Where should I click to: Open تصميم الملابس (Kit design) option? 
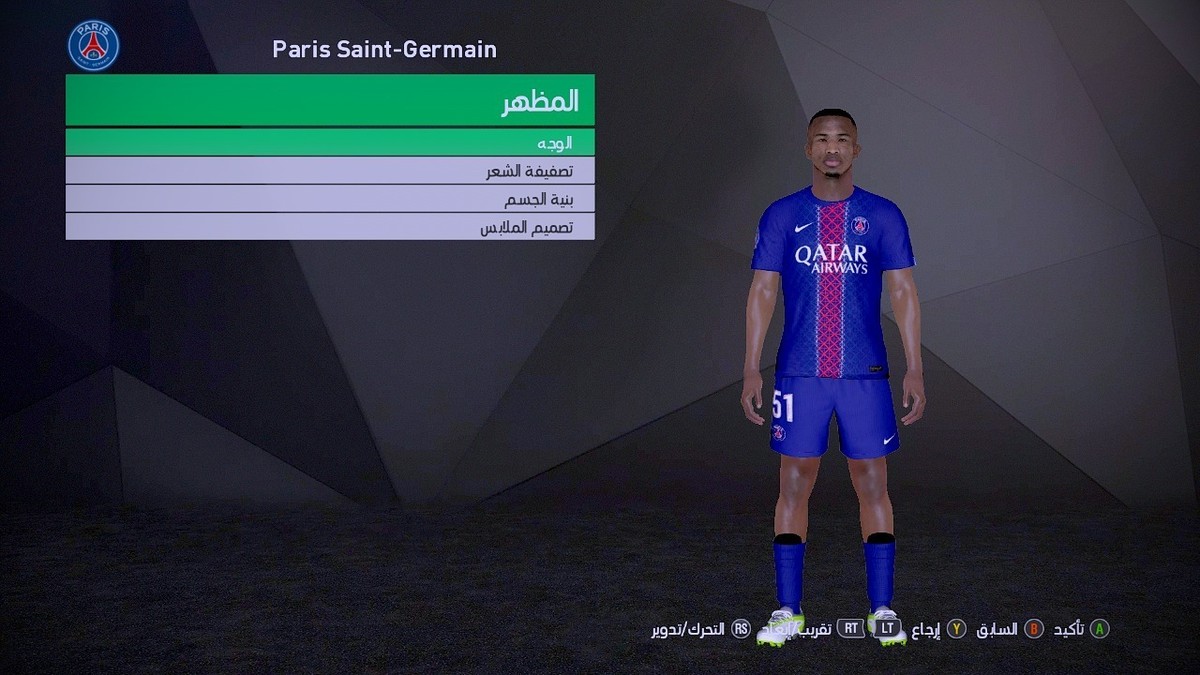(330, 227)
